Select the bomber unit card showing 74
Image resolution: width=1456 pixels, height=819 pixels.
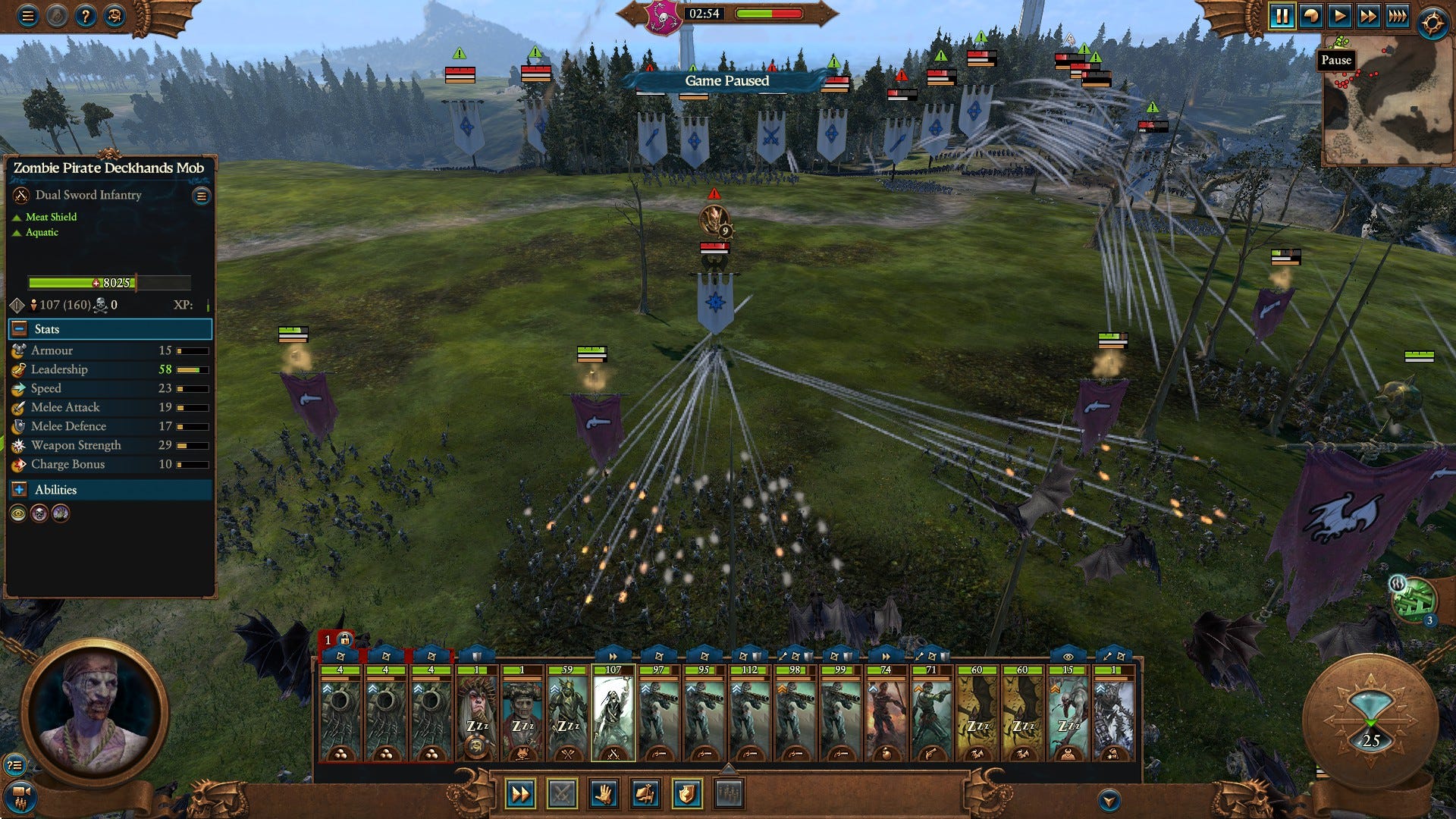pyautogui.click(x=886, y=713)
